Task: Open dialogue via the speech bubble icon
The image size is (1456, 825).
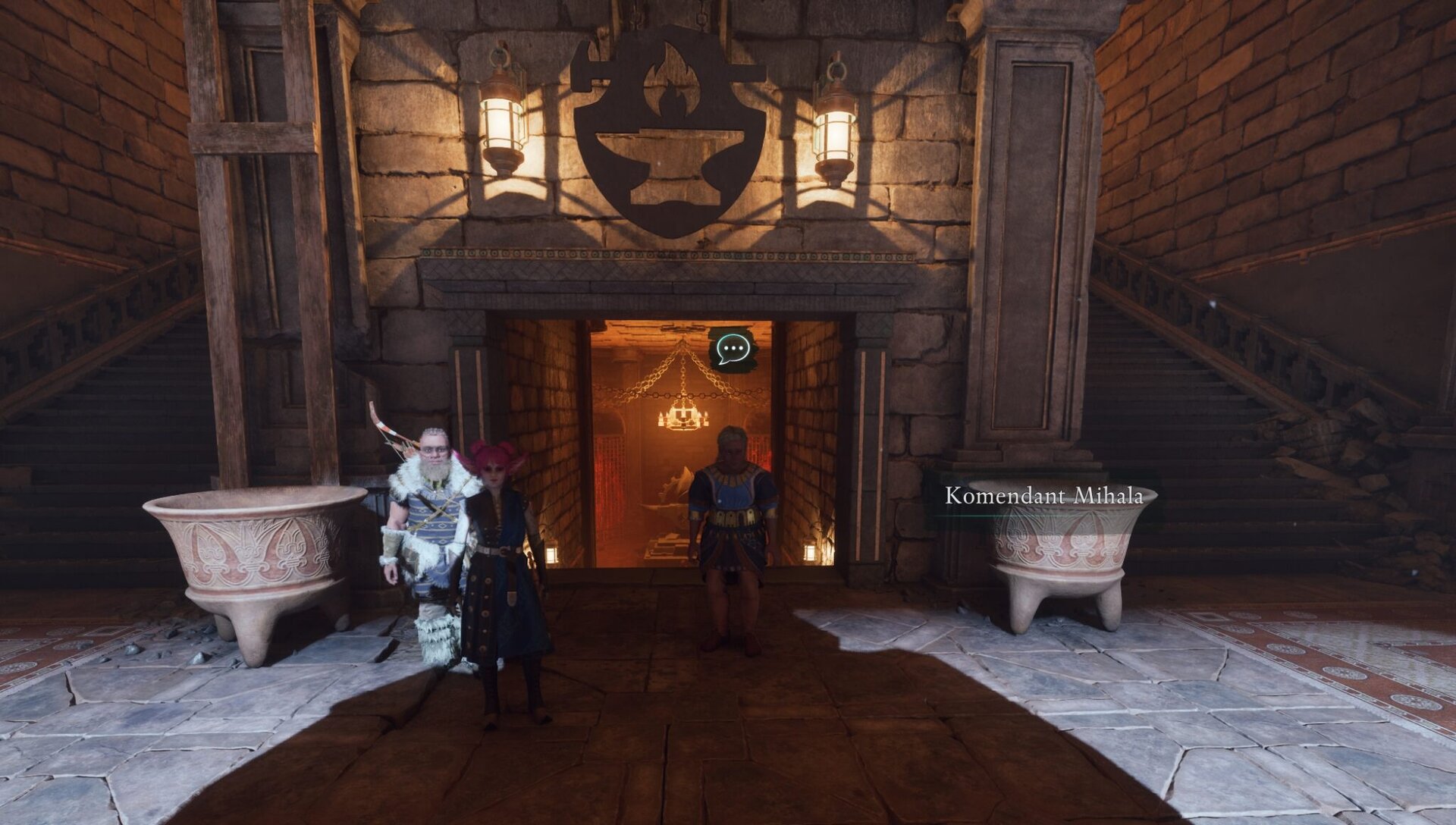Action: click(733, 349)
